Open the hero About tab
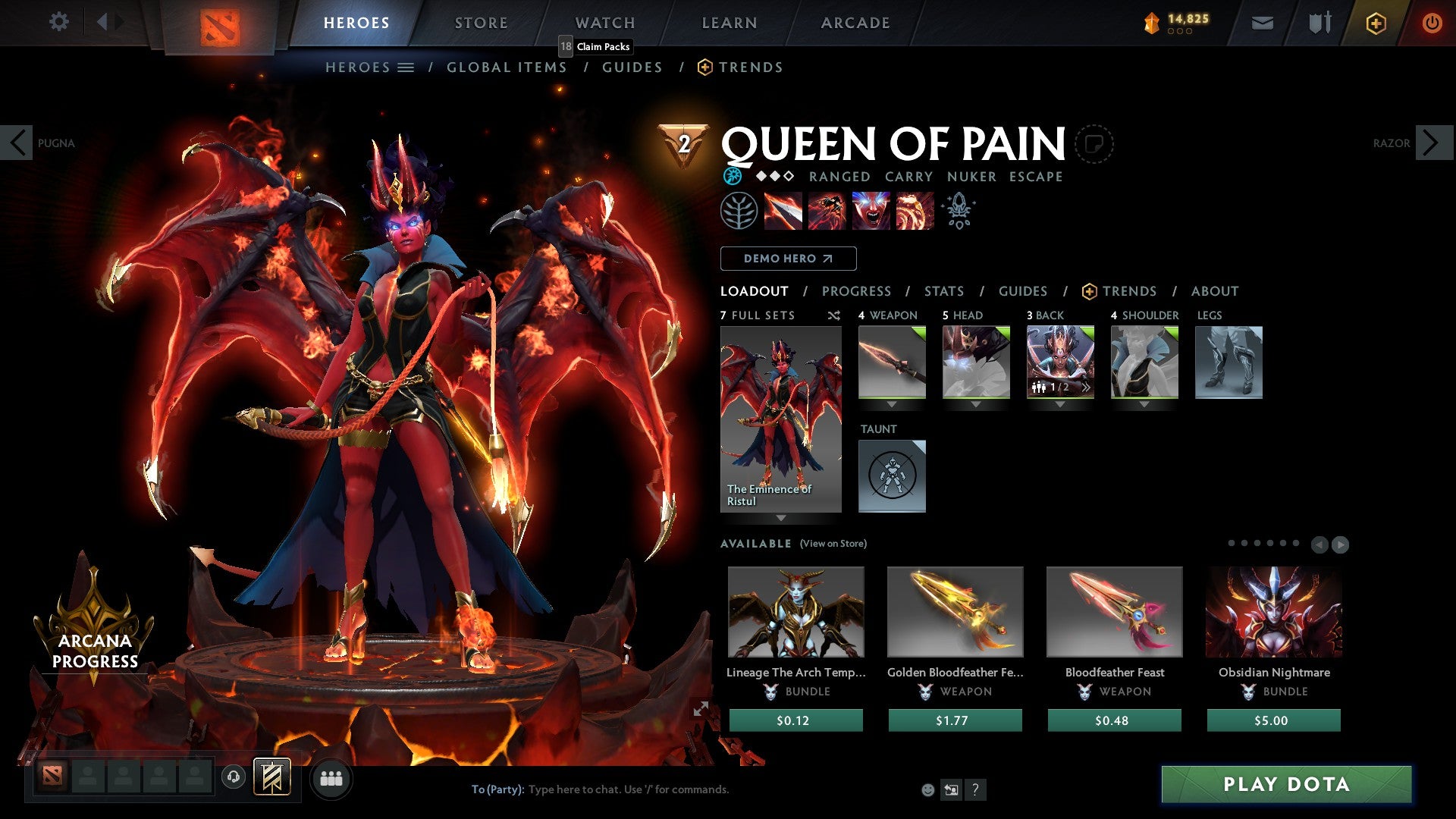Image resolution: width=1456 pixels, height=819 pixels. 1214,291
